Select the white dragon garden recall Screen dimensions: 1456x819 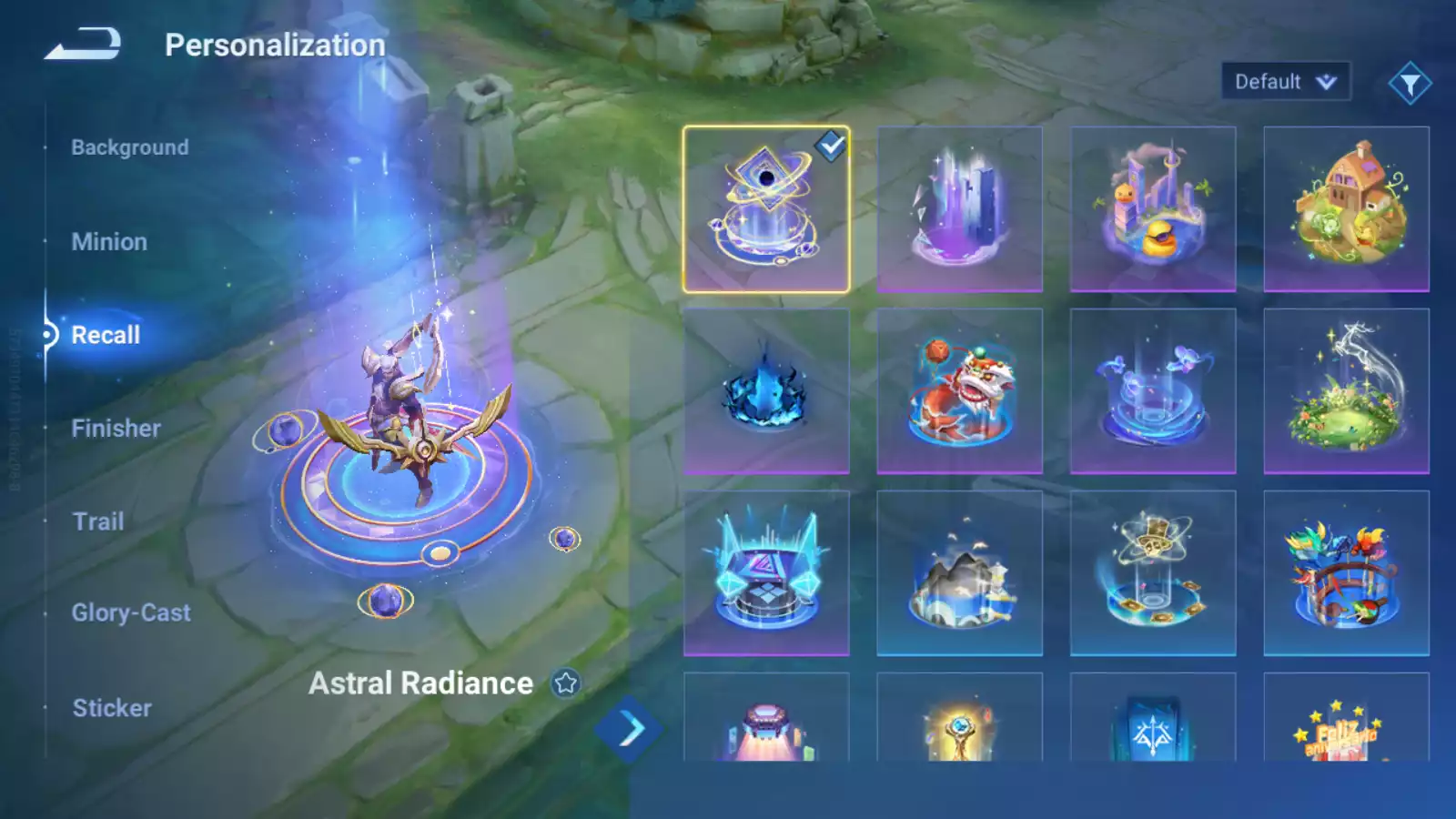point(1346,391)
